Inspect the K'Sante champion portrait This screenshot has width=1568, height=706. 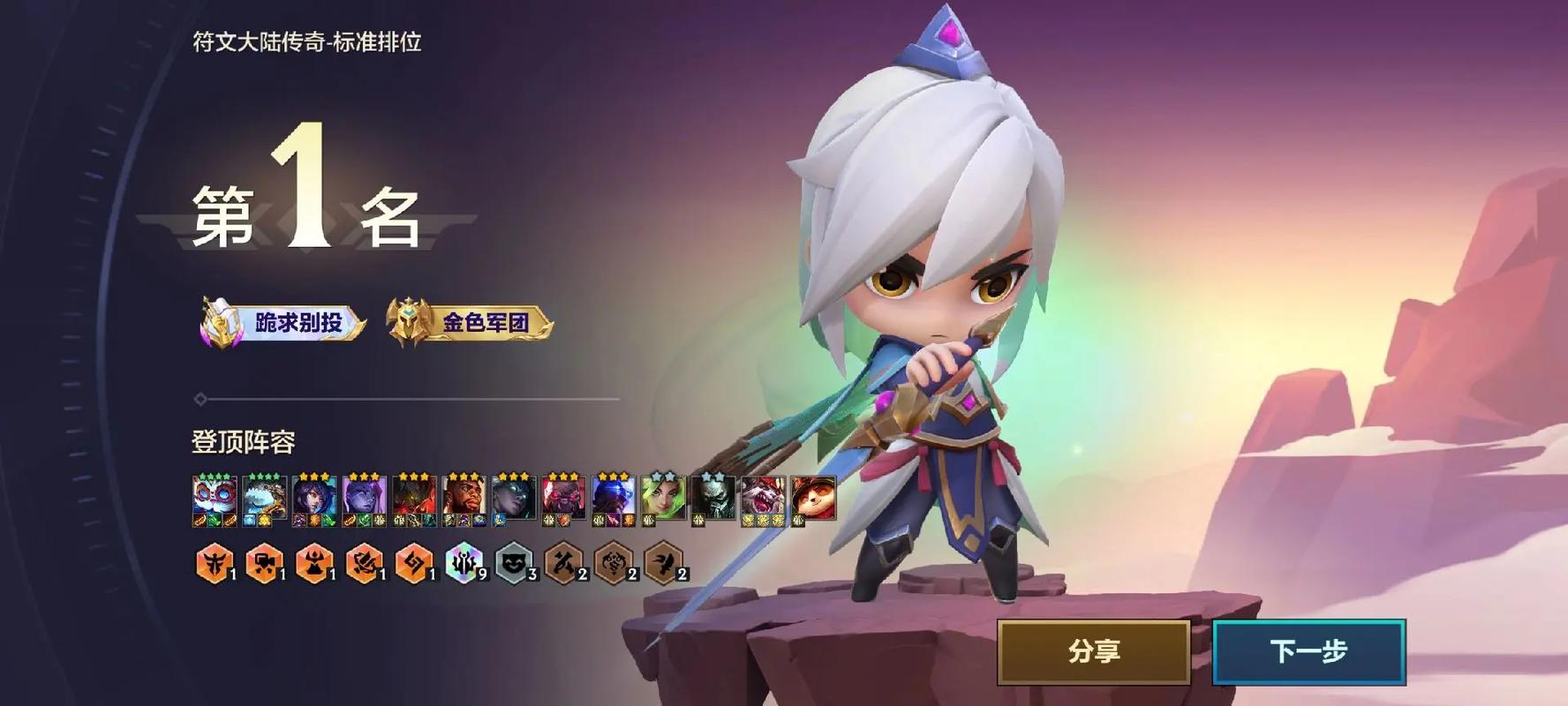pyautogui.click(x=464, y=499)
